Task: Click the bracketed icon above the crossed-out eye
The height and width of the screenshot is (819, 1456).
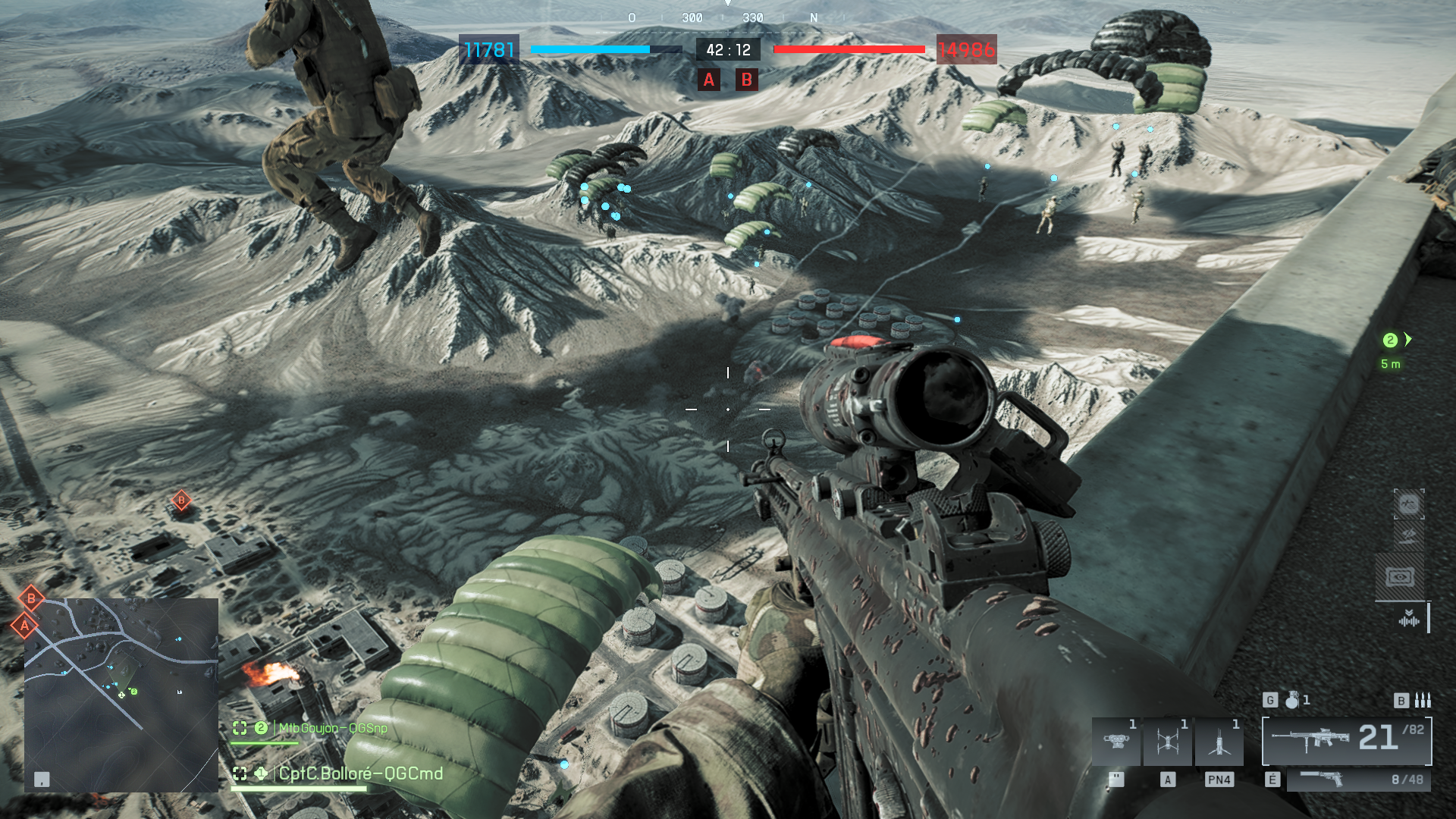Action: [1408, 504]
